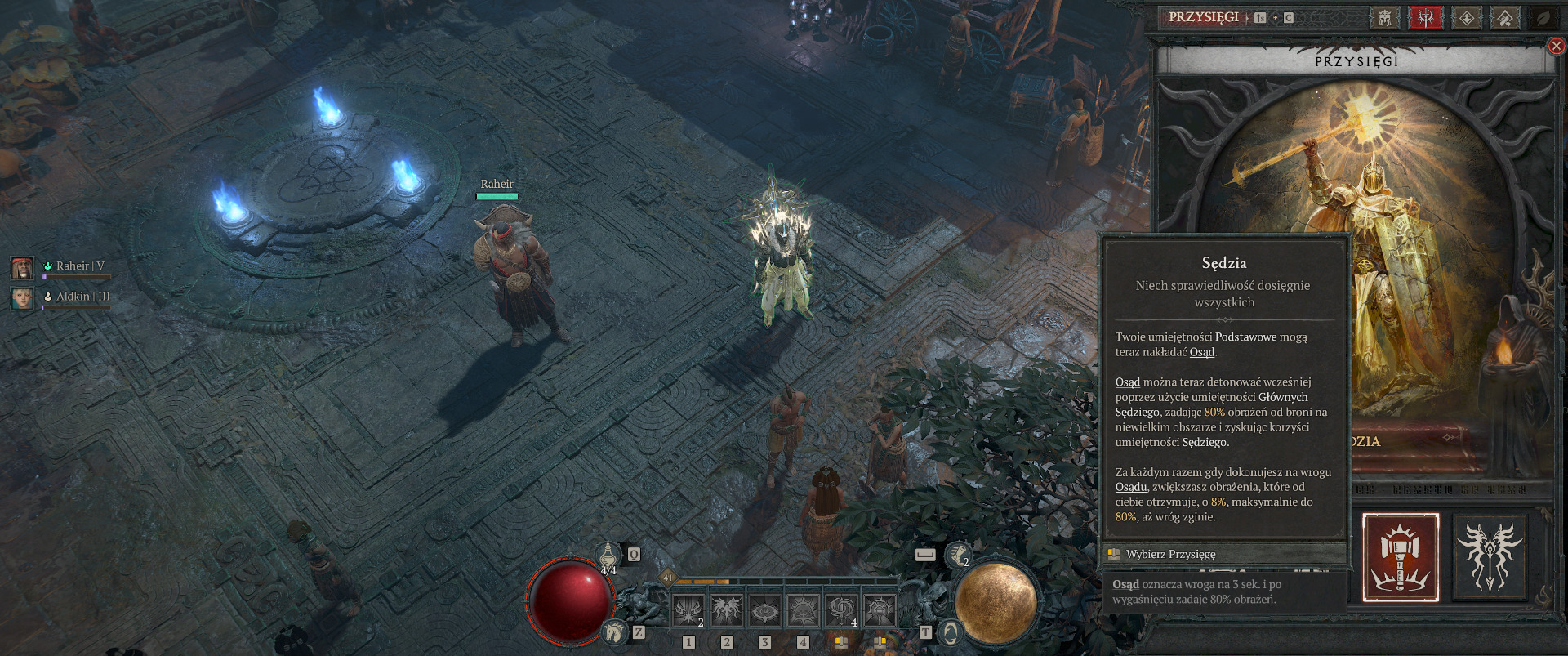The width and height of the screenshot is (1568, 656).
Task: Open the hammer and anvil tab
Action: point(1505,17)
